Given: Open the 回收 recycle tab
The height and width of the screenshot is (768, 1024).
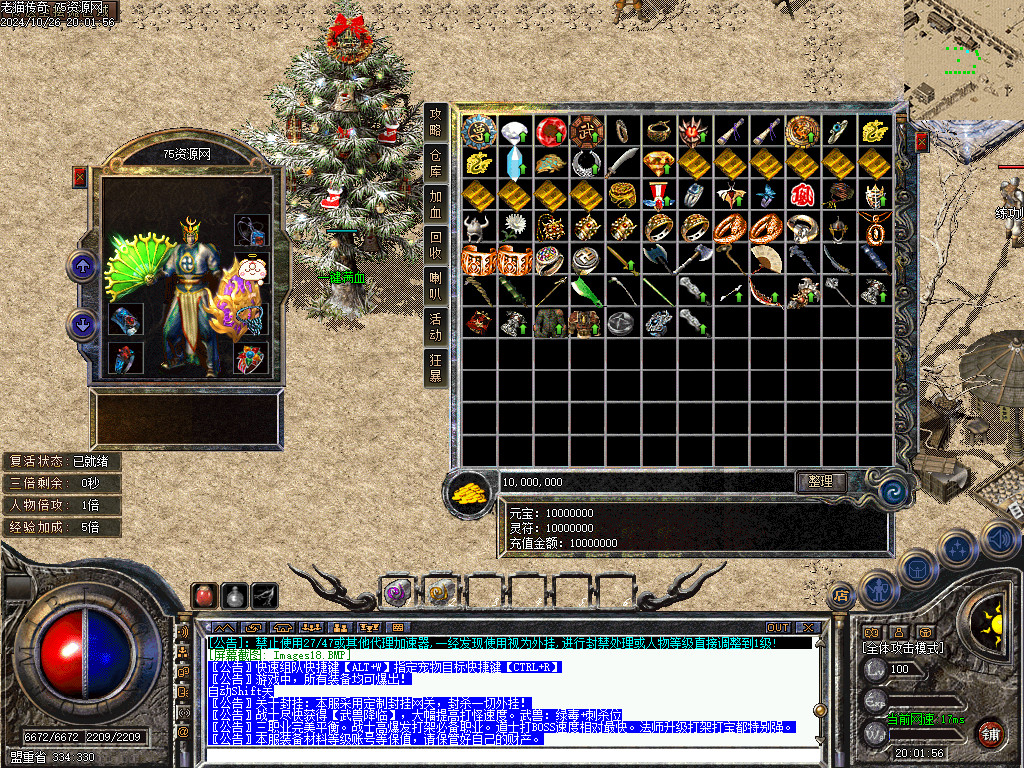Looking at the screenshot, I should tap(435, 244).
